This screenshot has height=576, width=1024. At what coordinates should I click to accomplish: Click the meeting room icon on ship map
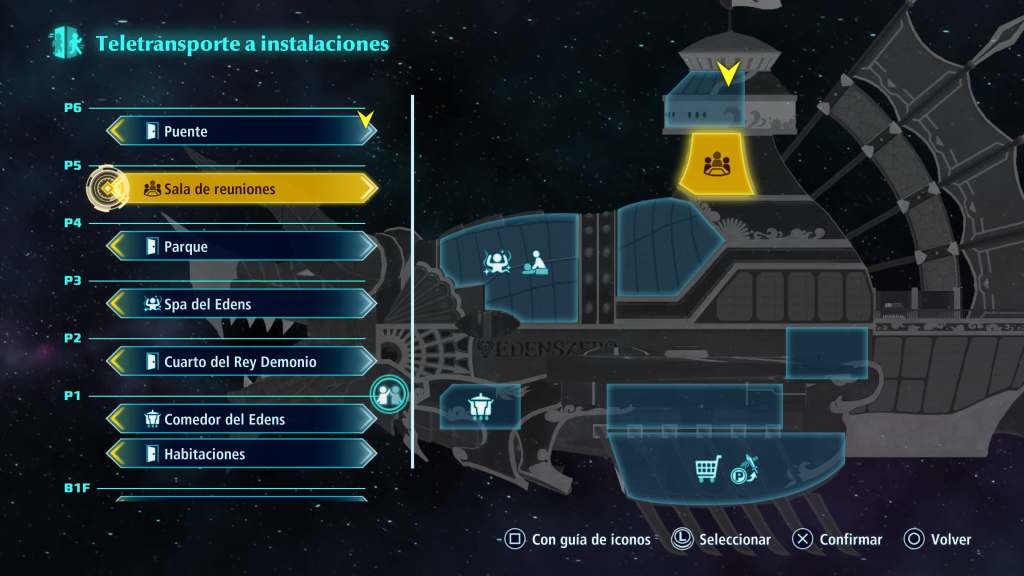click(715, 164)
